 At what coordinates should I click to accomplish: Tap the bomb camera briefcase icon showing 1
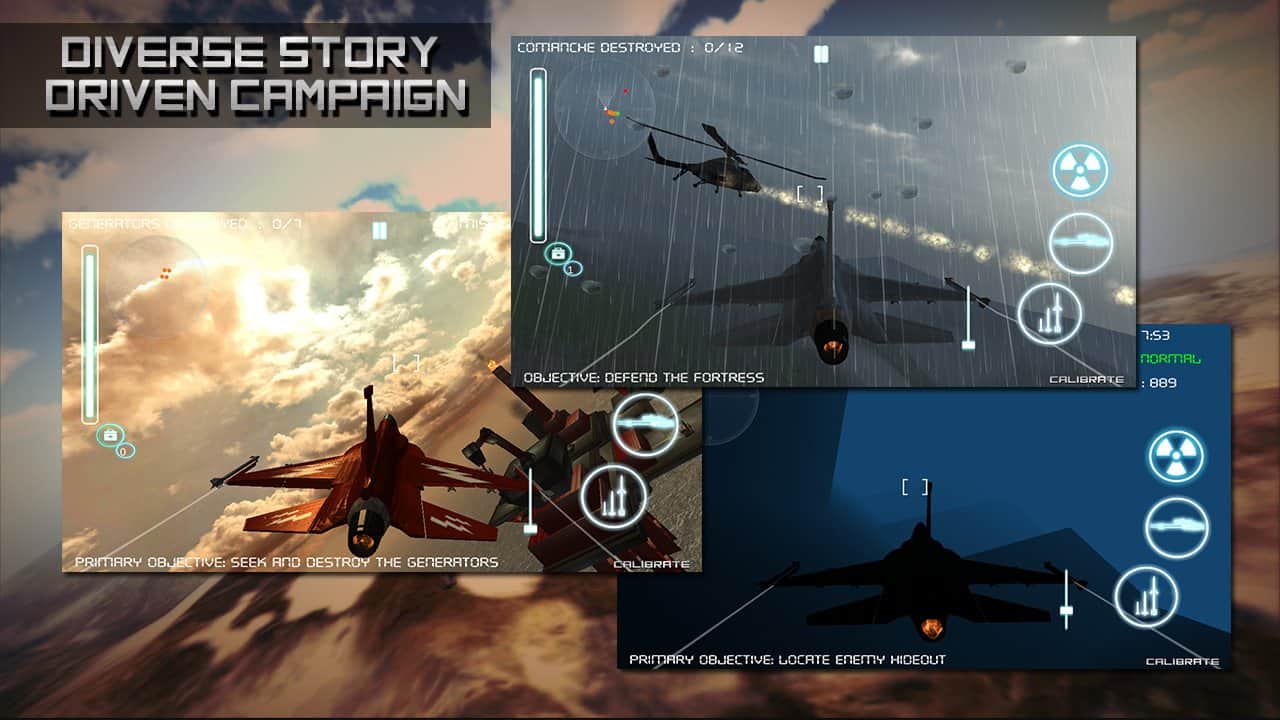(557, 253)
